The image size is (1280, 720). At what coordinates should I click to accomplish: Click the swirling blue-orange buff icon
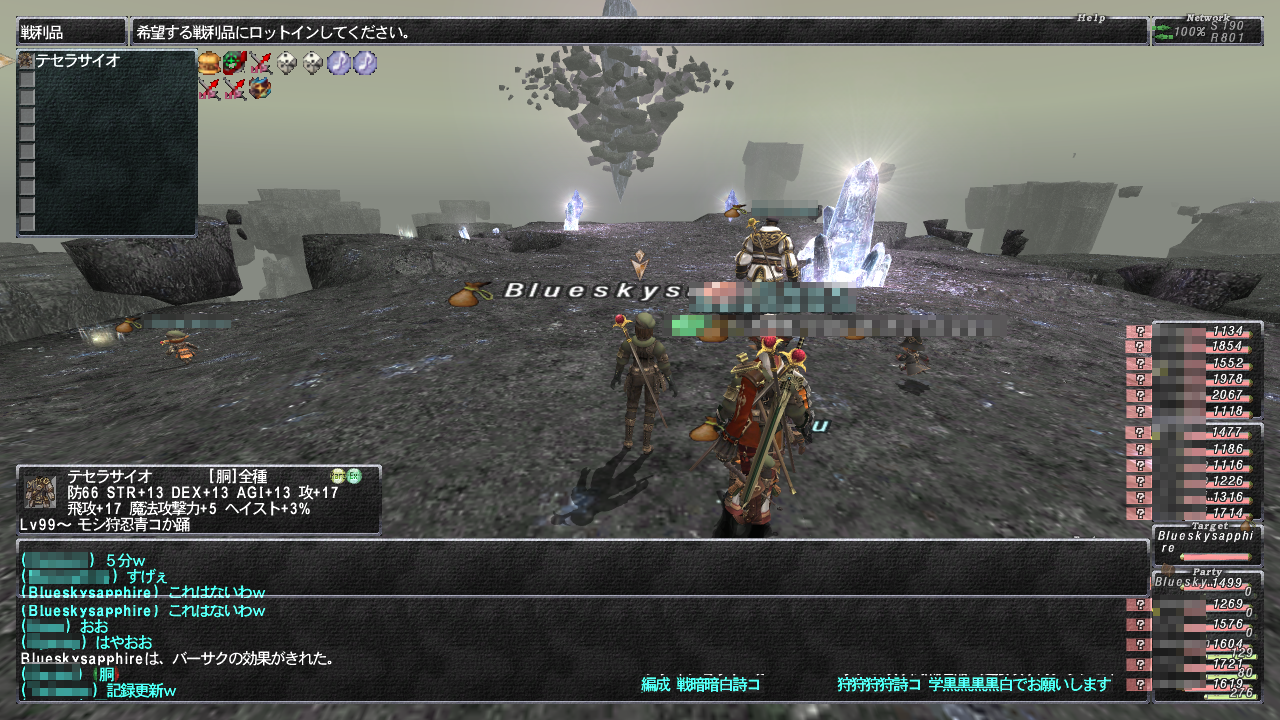coord(261,89)
